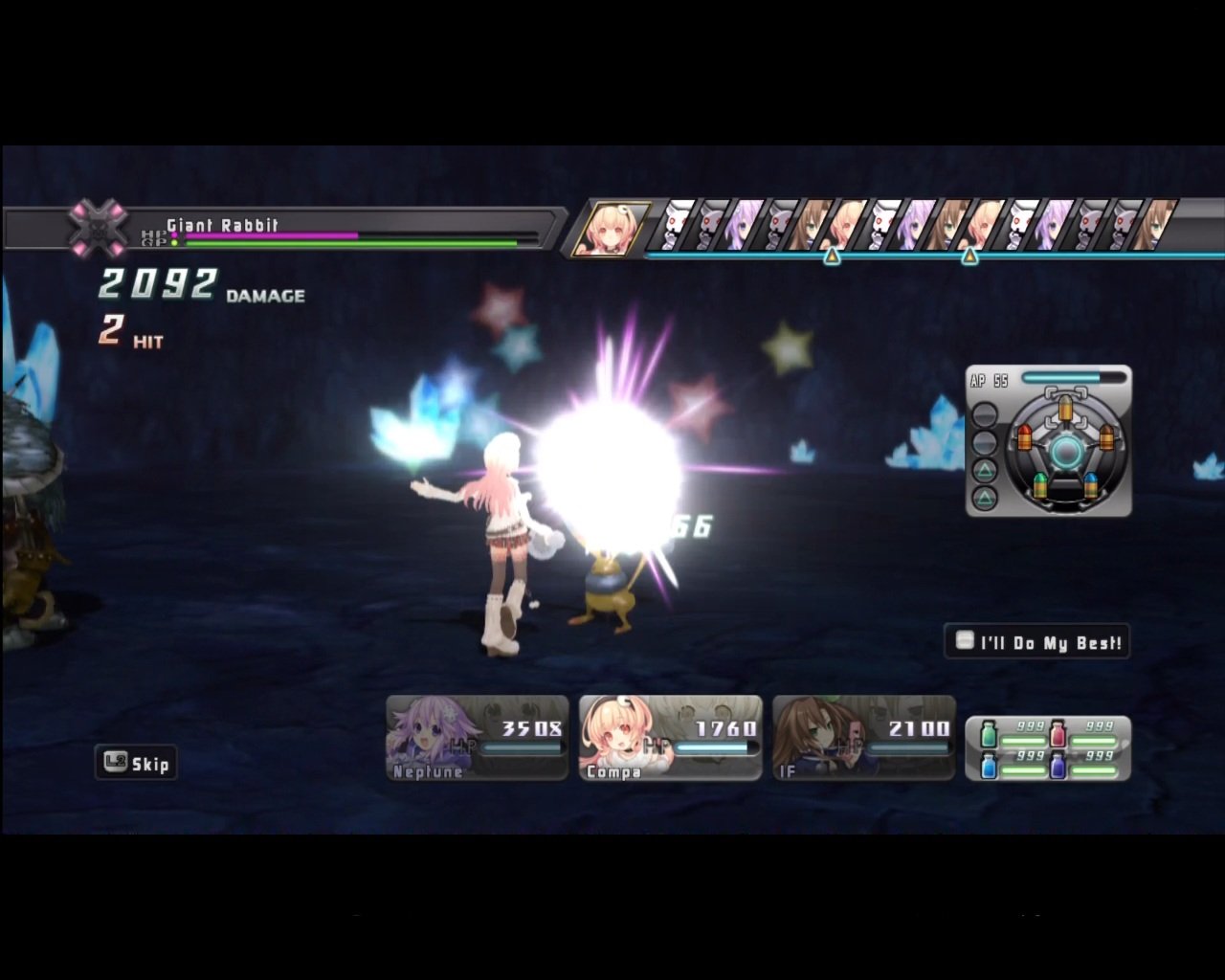
Task: Toggle the lower Triangle button on the command panel
Action: coord(985,496)
